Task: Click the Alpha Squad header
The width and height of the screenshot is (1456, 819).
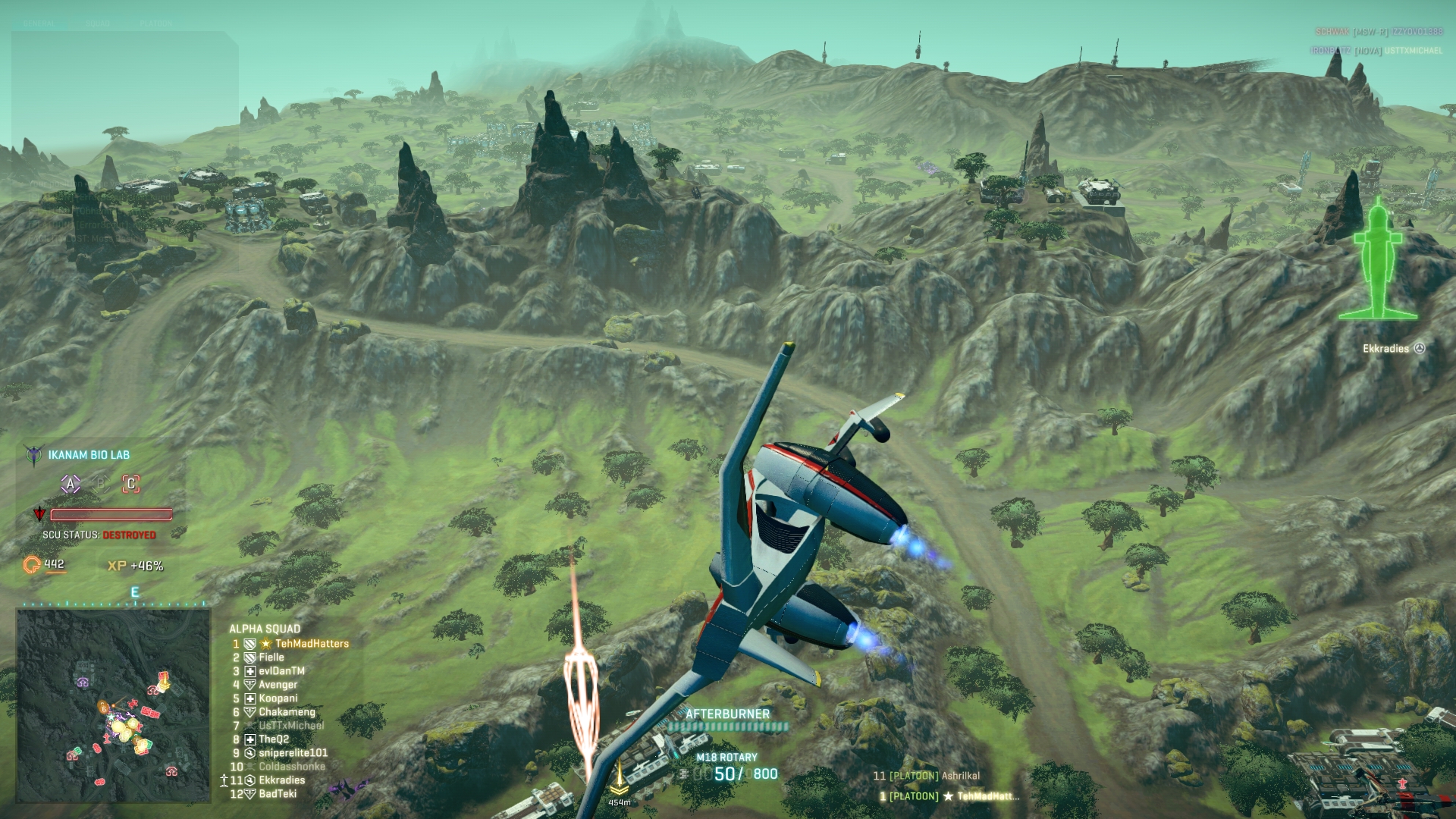Action: tap(265, 629)
